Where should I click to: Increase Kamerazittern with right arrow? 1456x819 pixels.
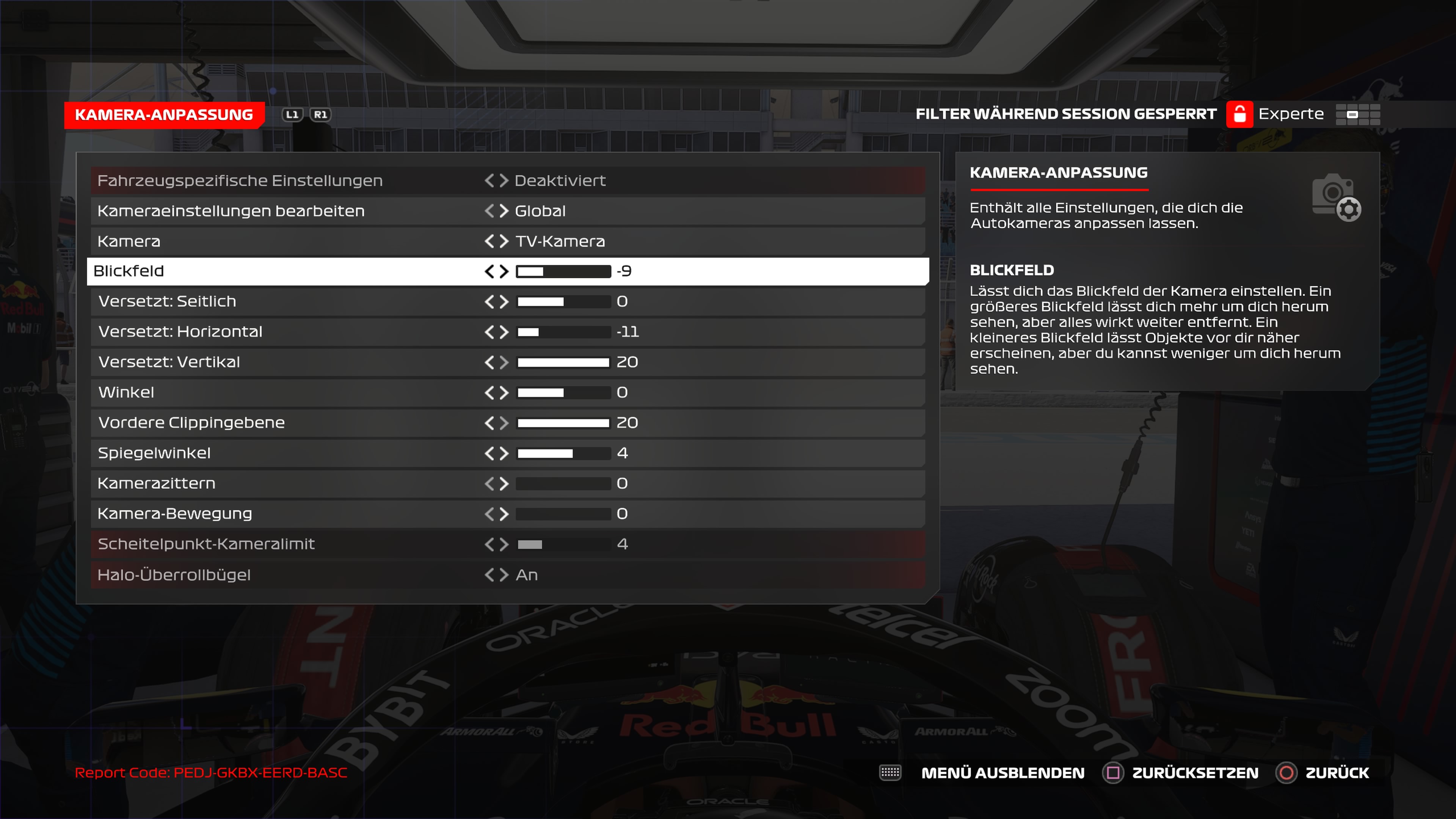504,484
